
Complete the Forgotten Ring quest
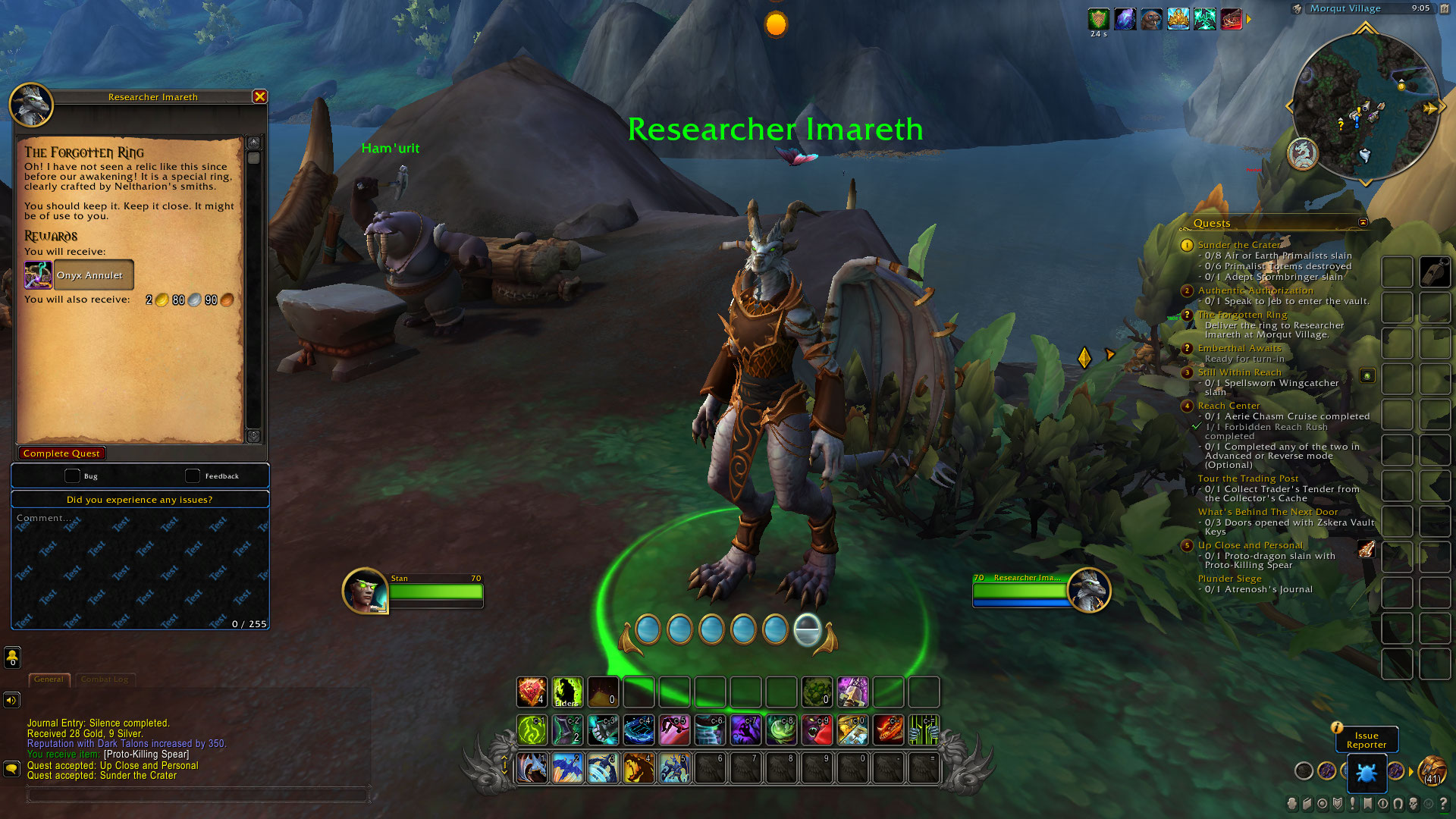pyautogui.click(x=61, y=453)
